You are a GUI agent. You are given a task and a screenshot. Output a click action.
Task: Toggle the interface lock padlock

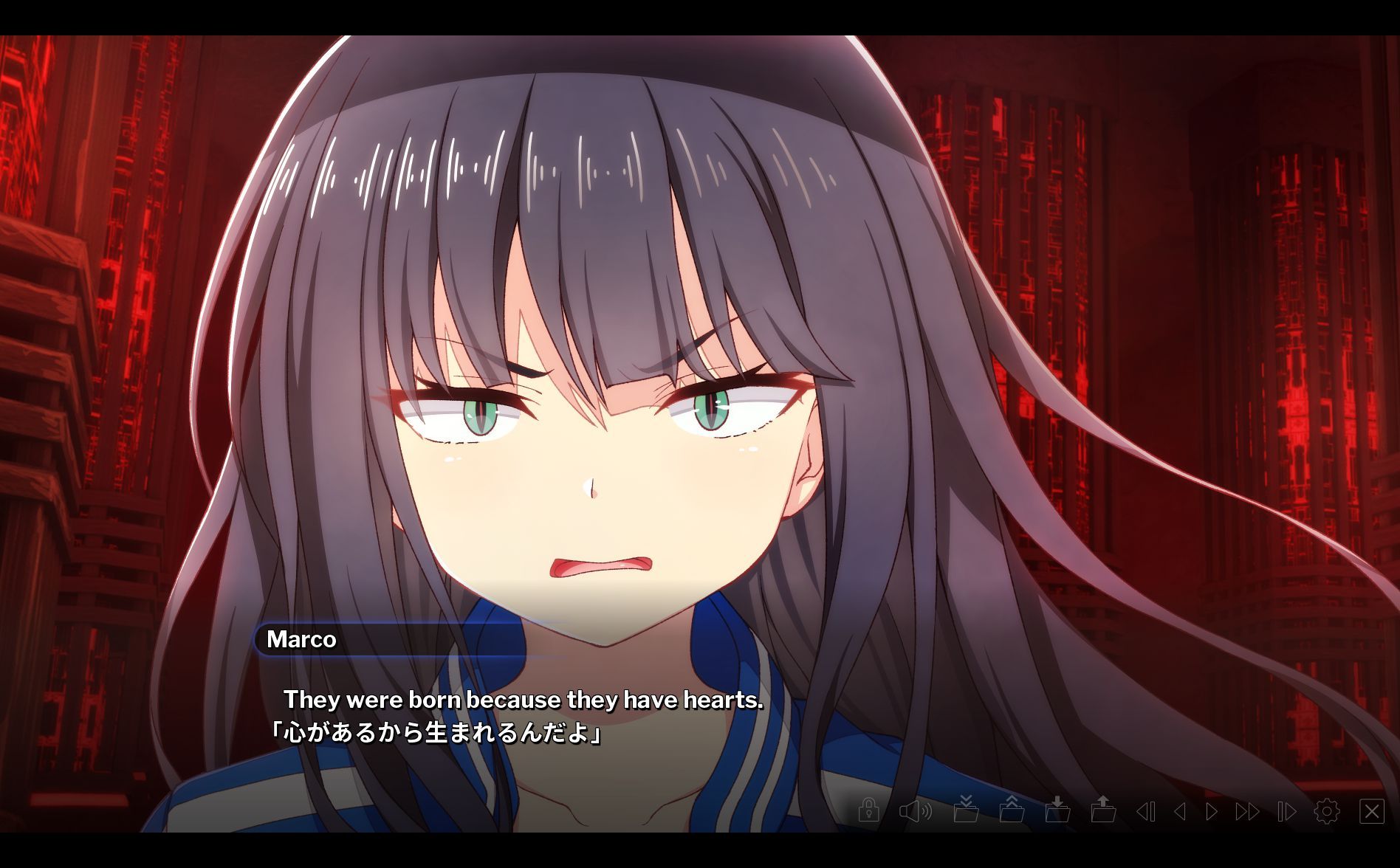868,815
